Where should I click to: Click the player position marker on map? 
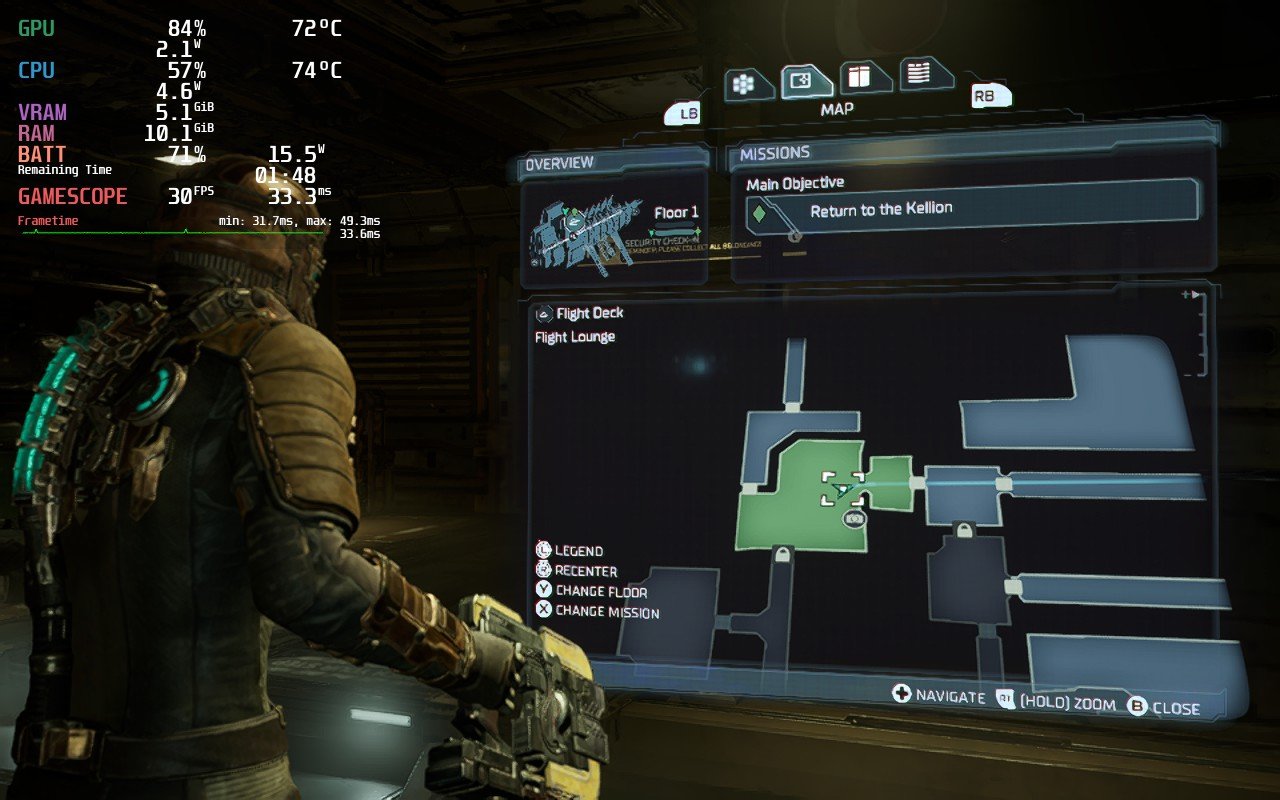click(x=842, y=489)
